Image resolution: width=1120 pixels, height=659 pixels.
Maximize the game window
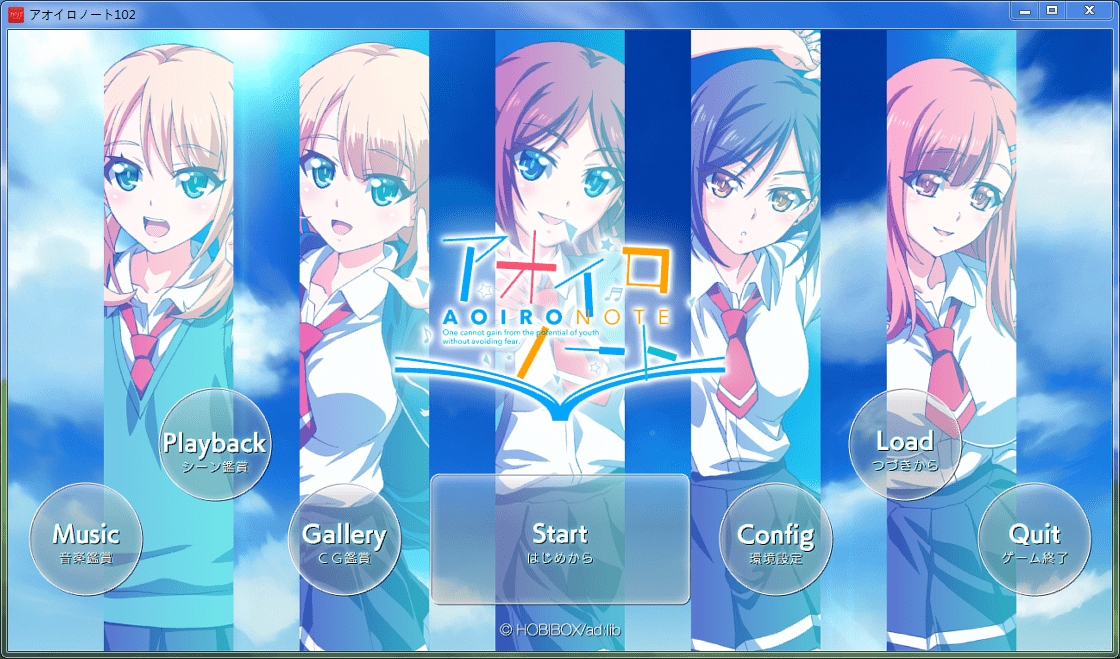(x=1052, y=10)
